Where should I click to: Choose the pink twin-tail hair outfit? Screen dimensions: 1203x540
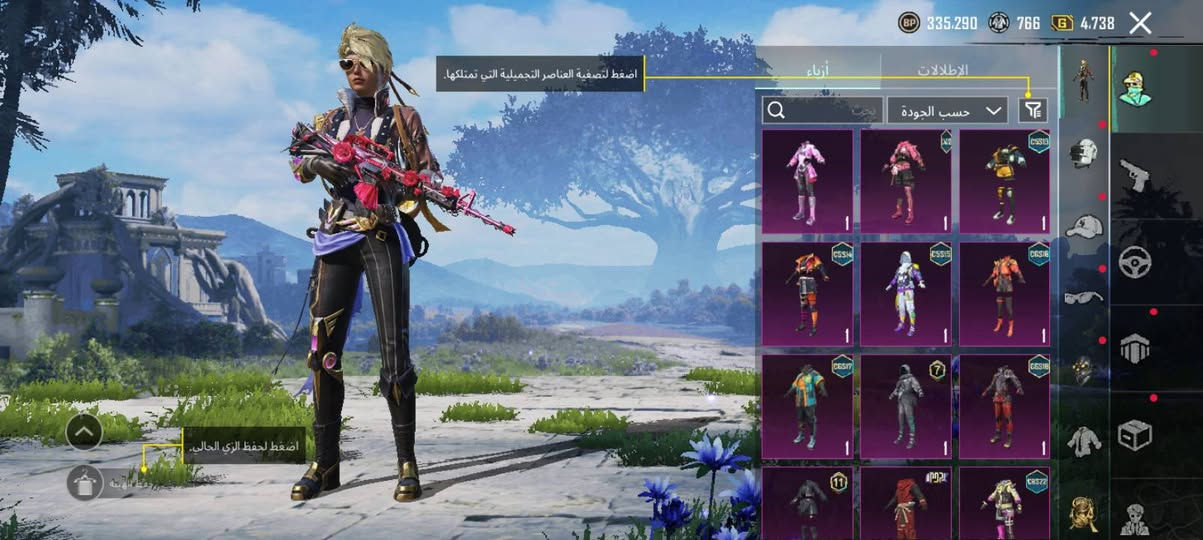tap(905, 181)
